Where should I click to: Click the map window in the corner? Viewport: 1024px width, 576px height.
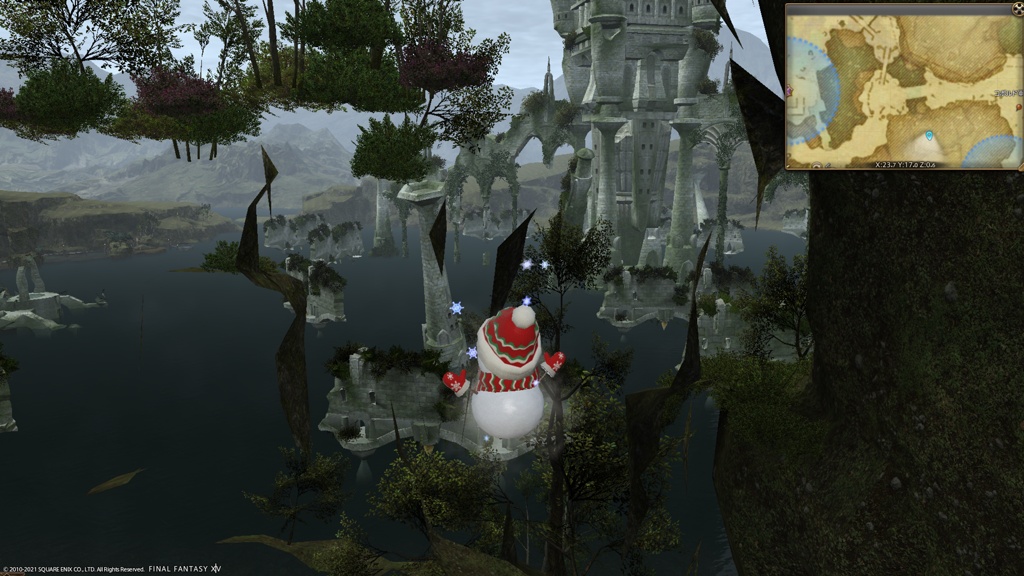[x=903, y=85]
